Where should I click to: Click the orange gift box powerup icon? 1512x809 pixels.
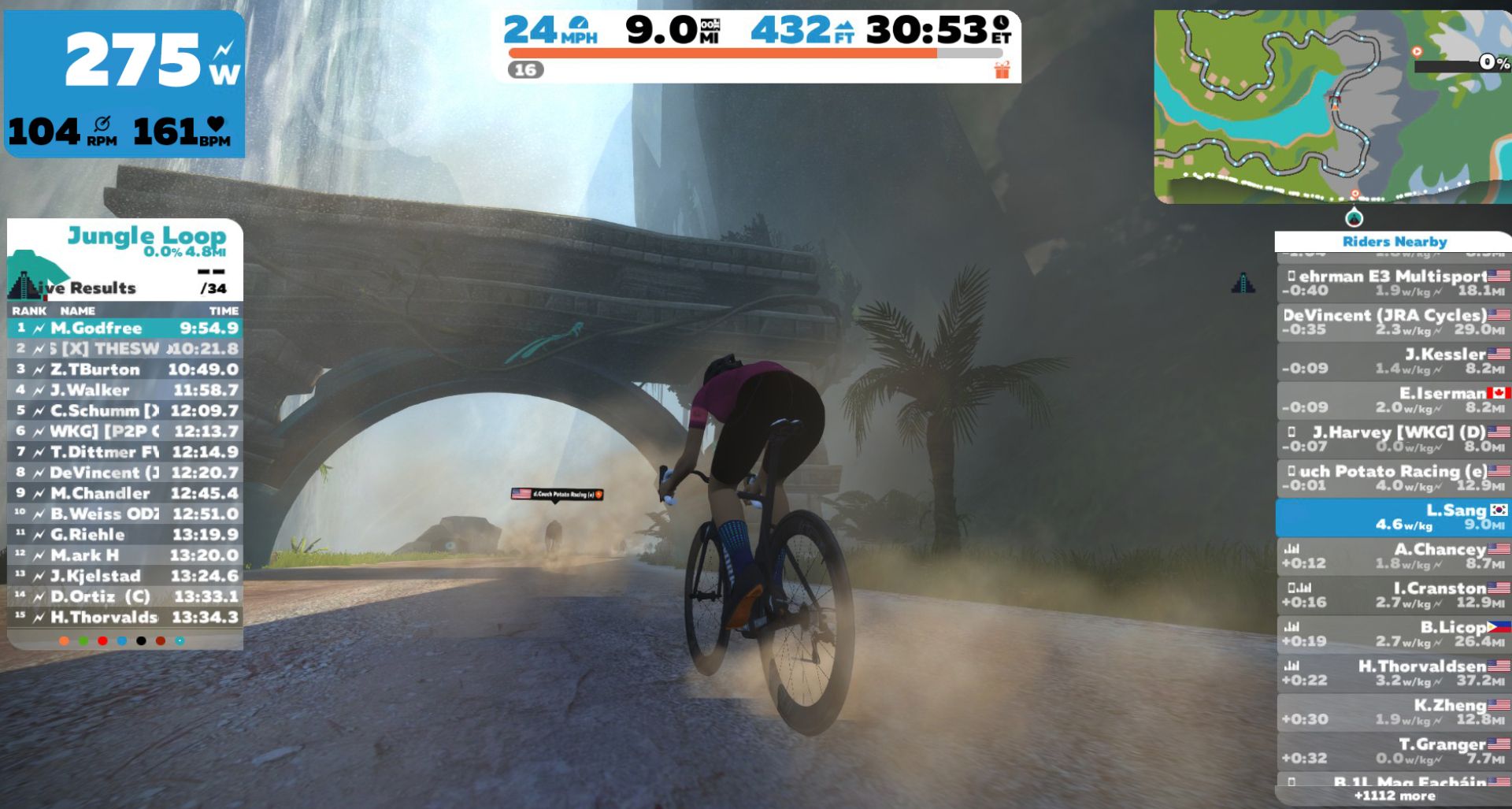tap(1000, 69)
